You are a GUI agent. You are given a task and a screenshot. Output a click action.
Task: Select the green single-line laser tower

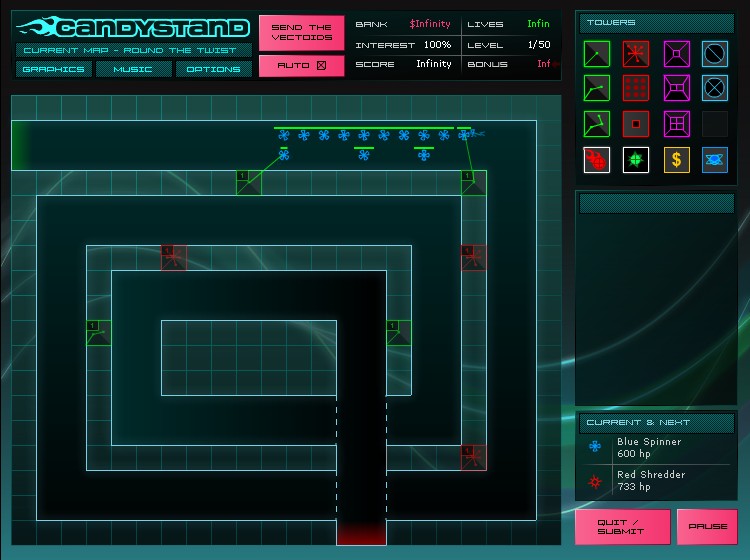pos(597,53)
